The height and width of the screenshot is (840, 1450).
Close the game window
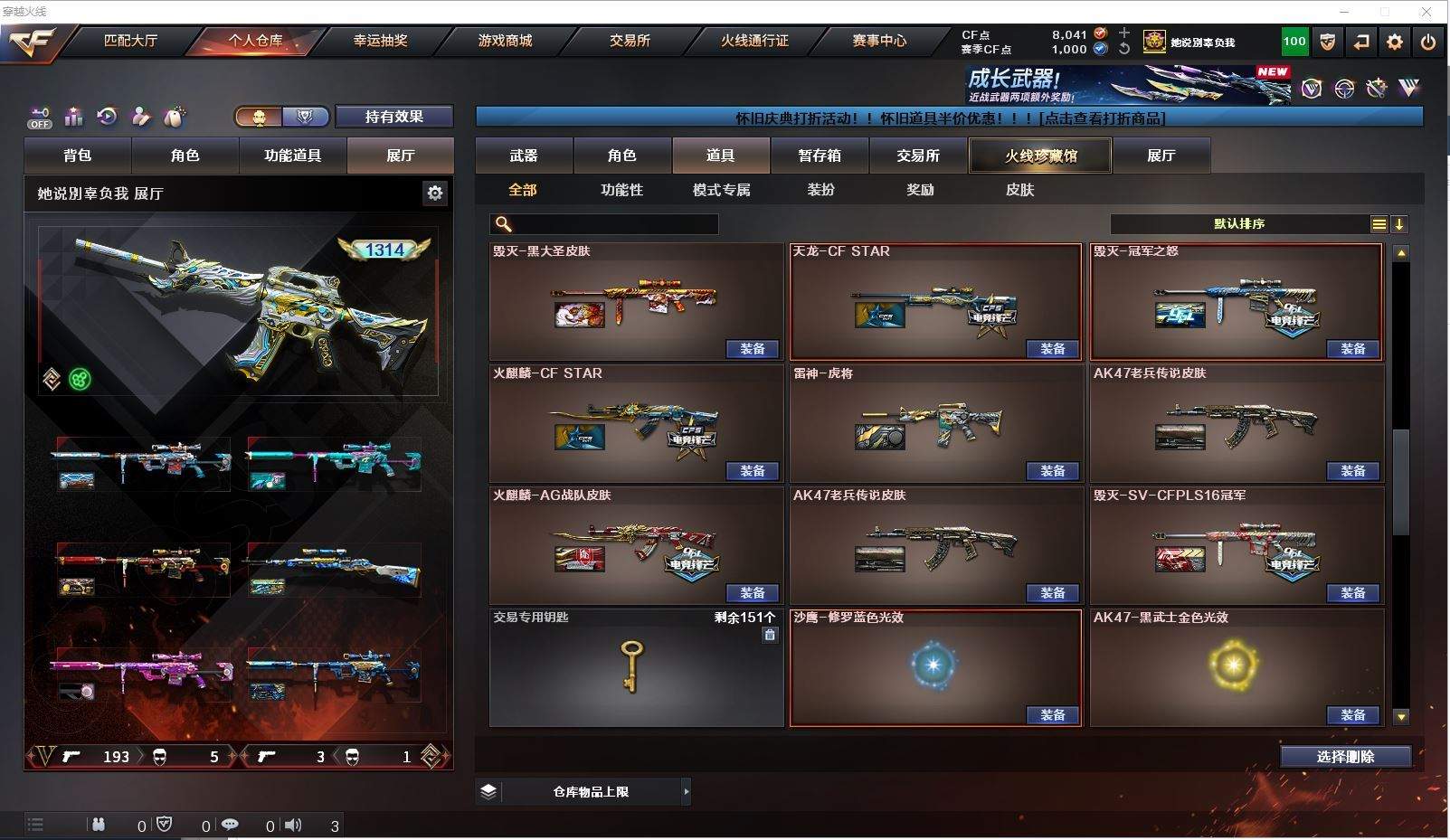[1426, 12]
